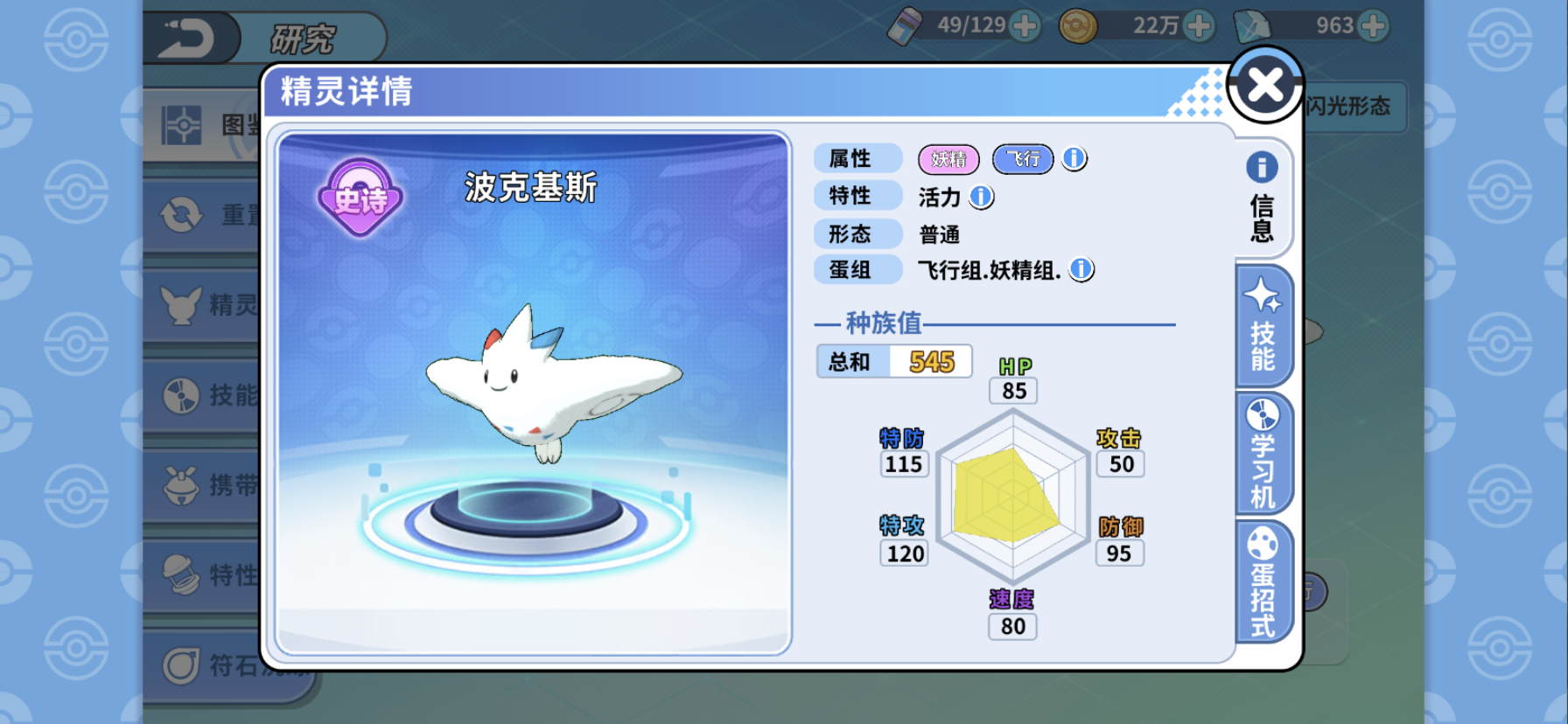The width and height of the screenshot is (1568, 724).
Task: Open the 蛋招式 tab
Action: coord(1263,581)
